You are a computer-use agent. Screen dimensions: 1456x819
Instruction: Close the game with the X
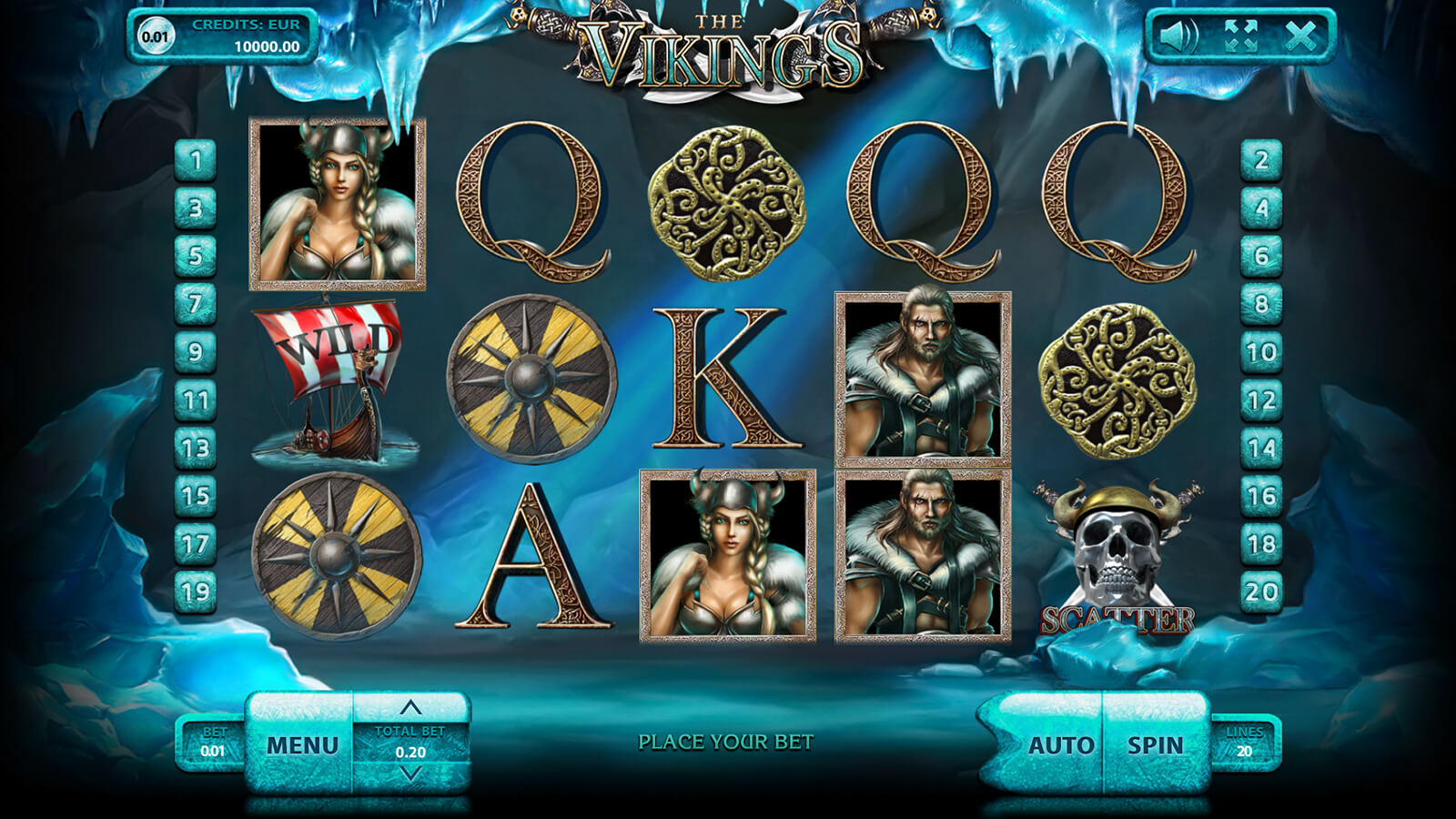coord(1300,36)
